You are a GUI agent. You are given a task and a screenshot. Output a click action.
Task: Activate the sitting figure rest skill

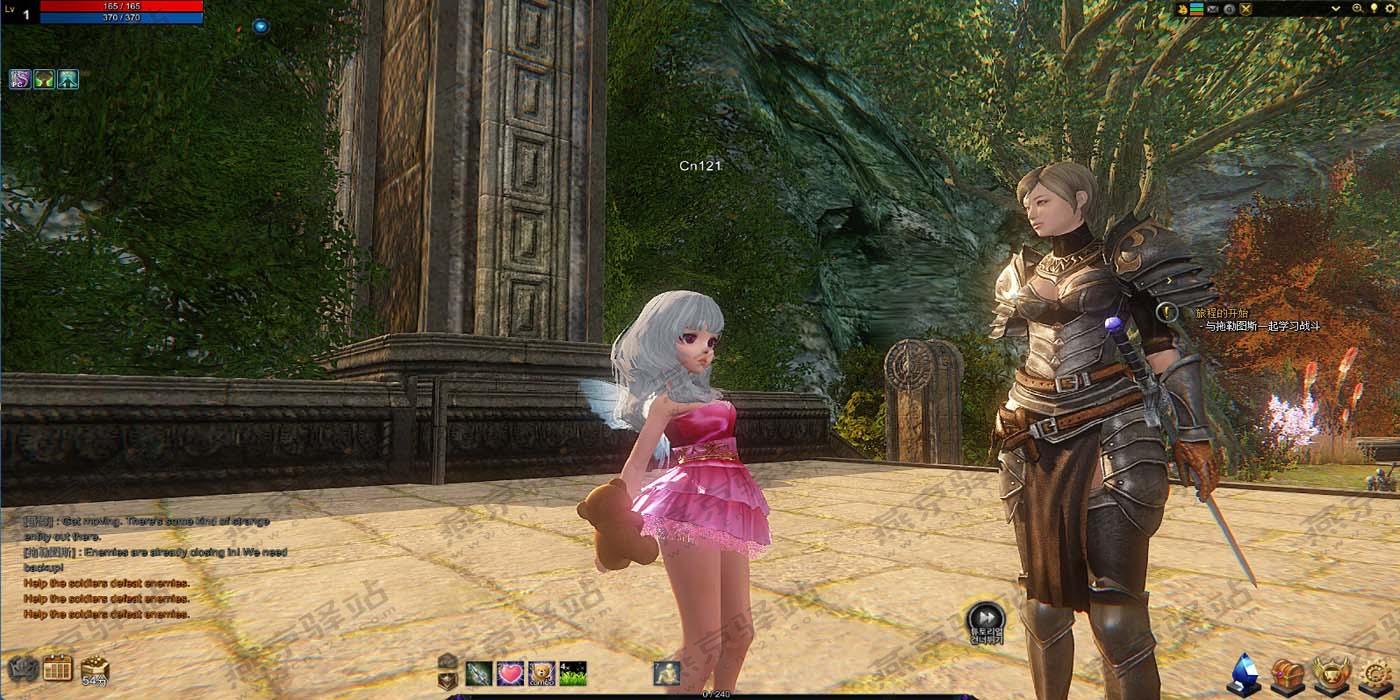pos(667,674)
